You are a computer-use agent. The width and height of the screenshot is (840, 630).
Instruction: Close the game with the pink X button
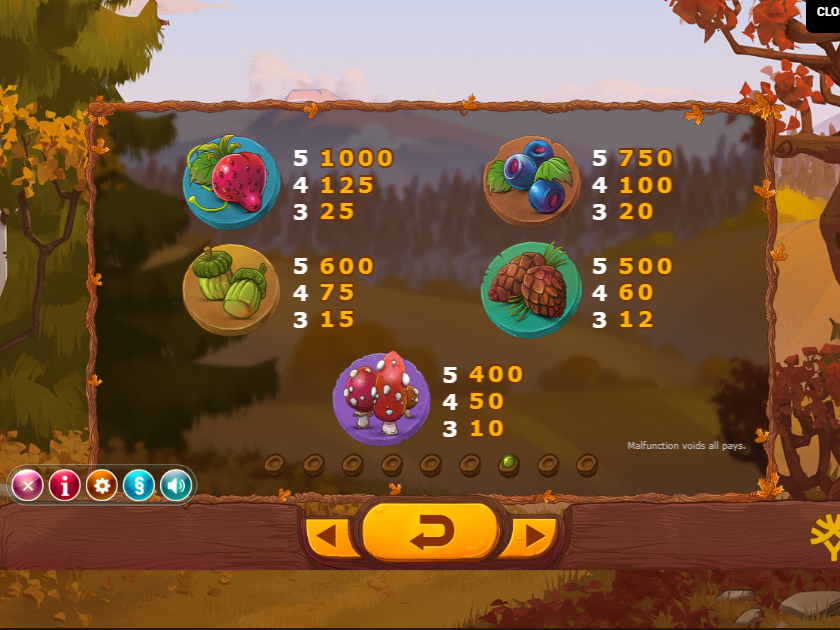pyautogui.click(x=28, y=486)
